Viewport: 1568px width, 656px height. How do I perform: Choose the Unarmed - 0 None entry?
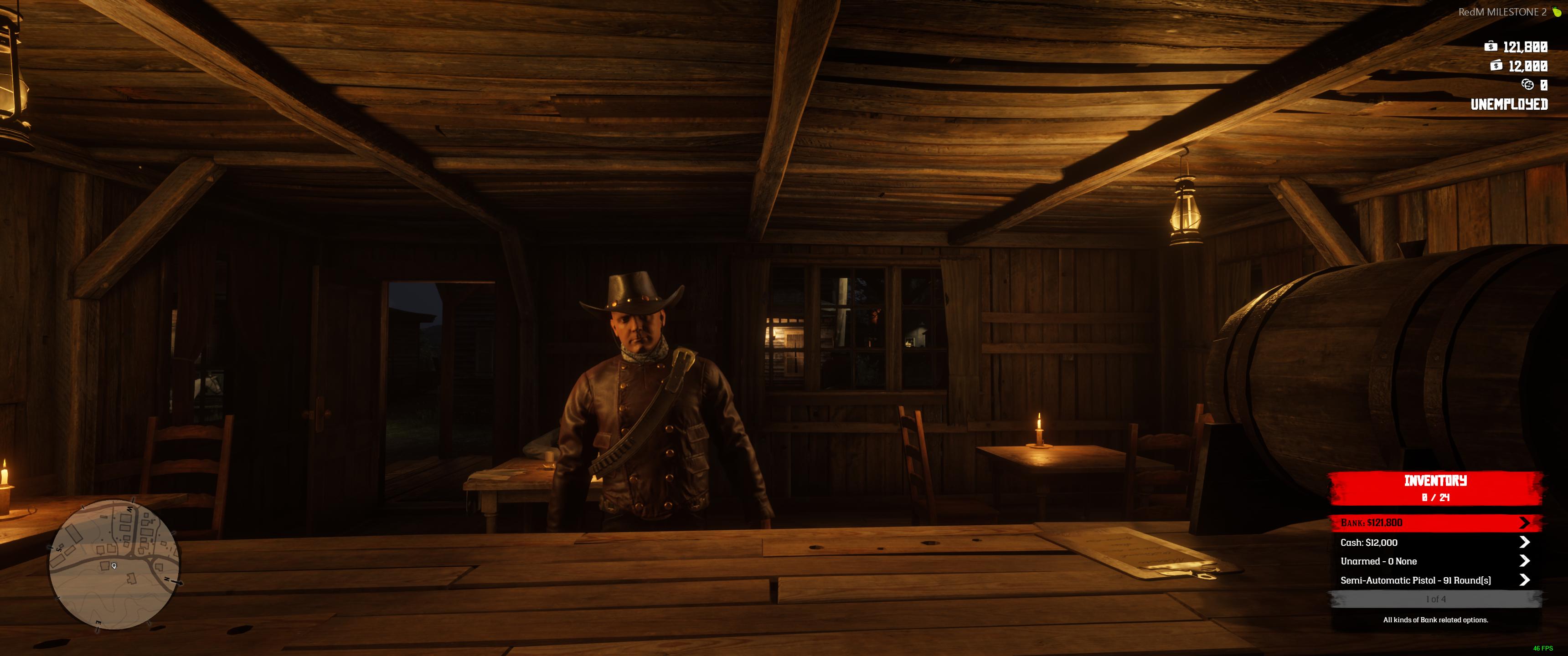[1434, 561]
